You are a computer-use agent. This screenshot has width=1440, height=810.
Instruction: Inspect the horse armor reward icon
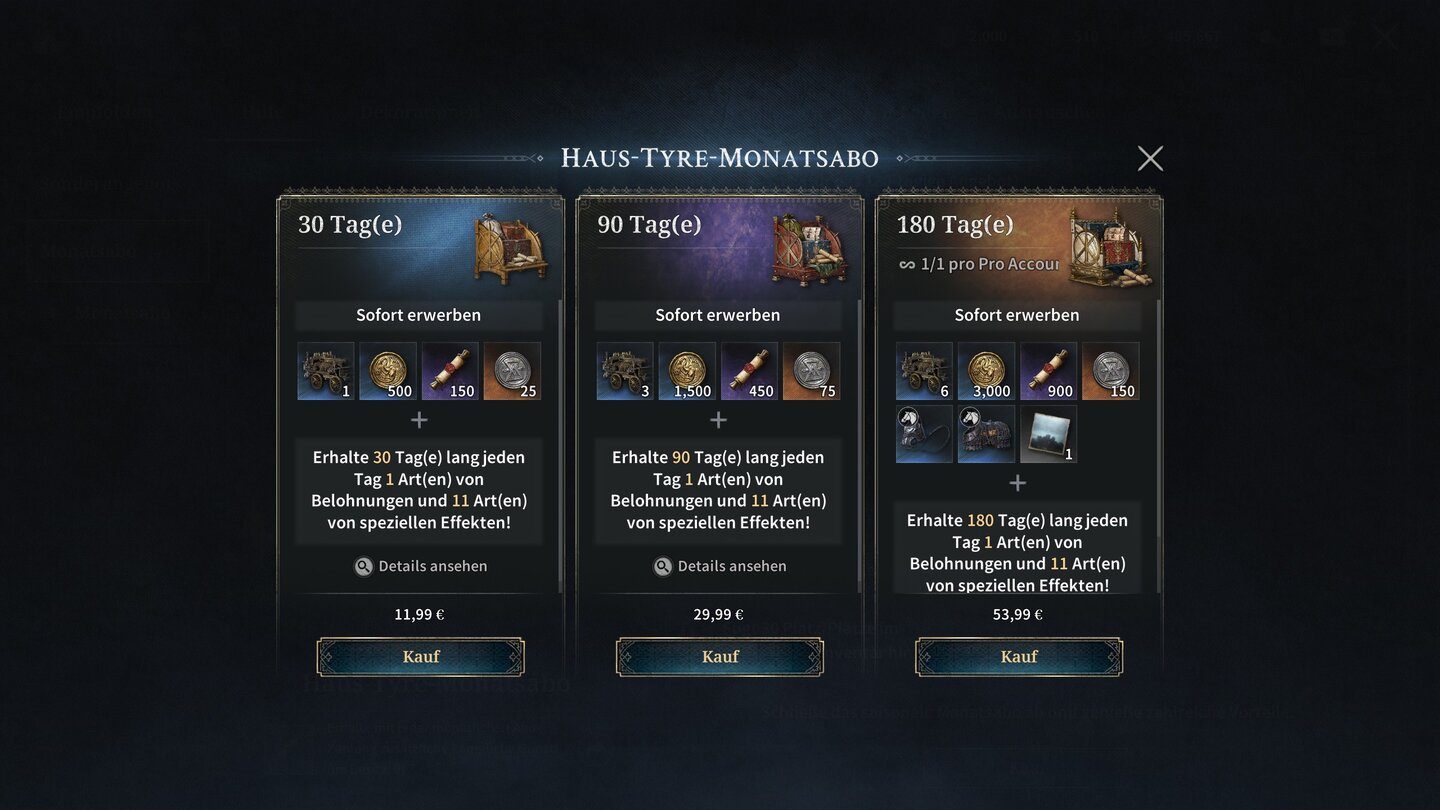pos(986,434)
